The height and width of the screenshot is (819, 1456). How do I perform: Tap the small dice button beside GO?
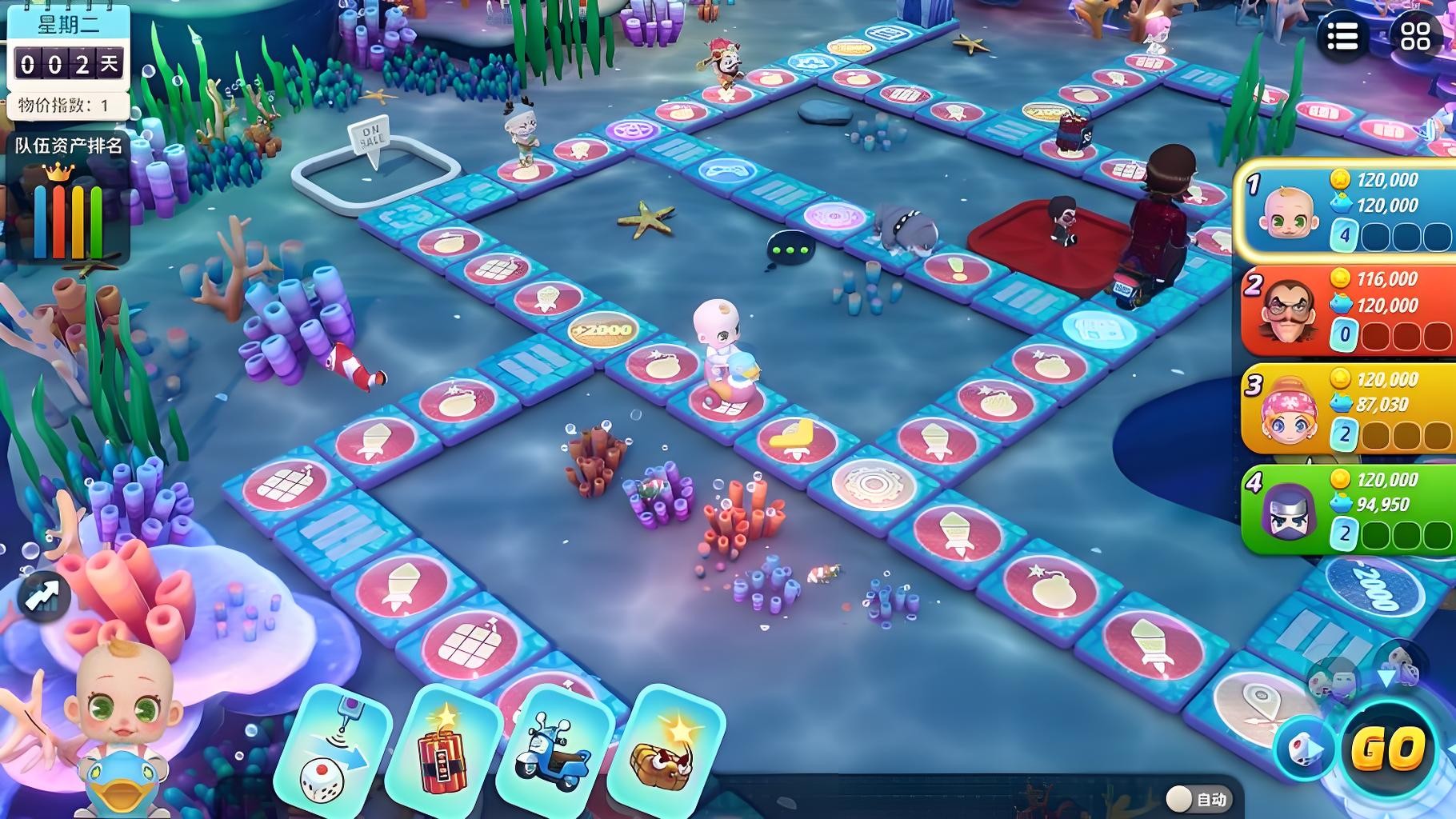point(1302,749)
